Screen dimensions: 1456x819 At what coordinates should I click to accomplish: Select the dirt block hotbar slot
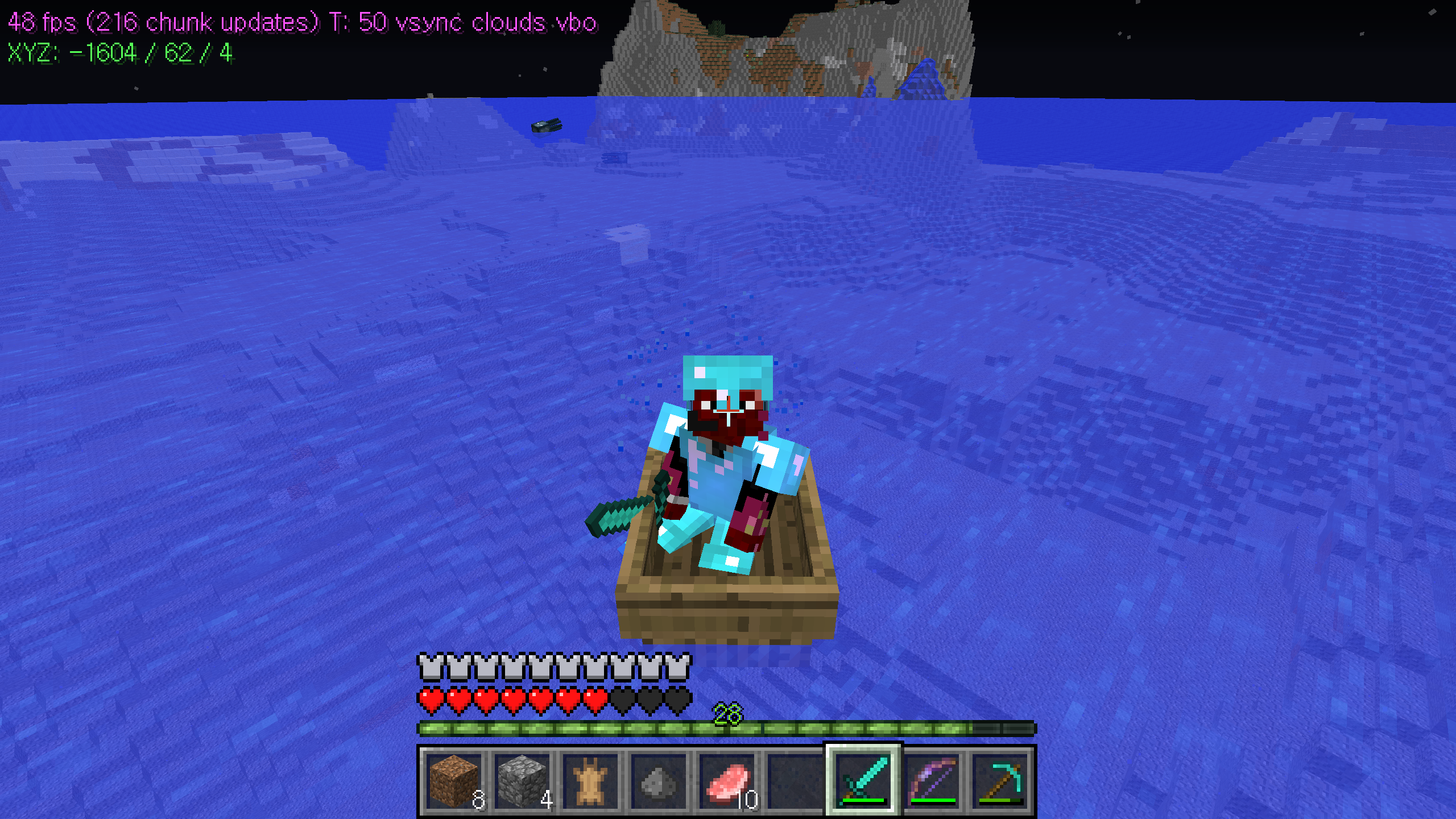coord(453,781)
